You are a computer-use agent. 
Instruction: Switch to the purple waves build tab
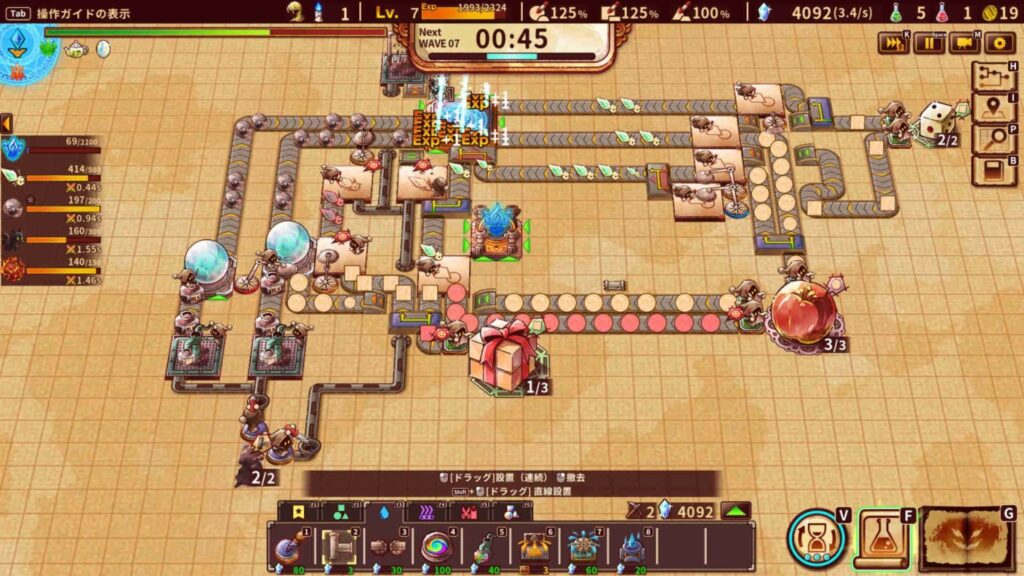(x=426, y=512)
